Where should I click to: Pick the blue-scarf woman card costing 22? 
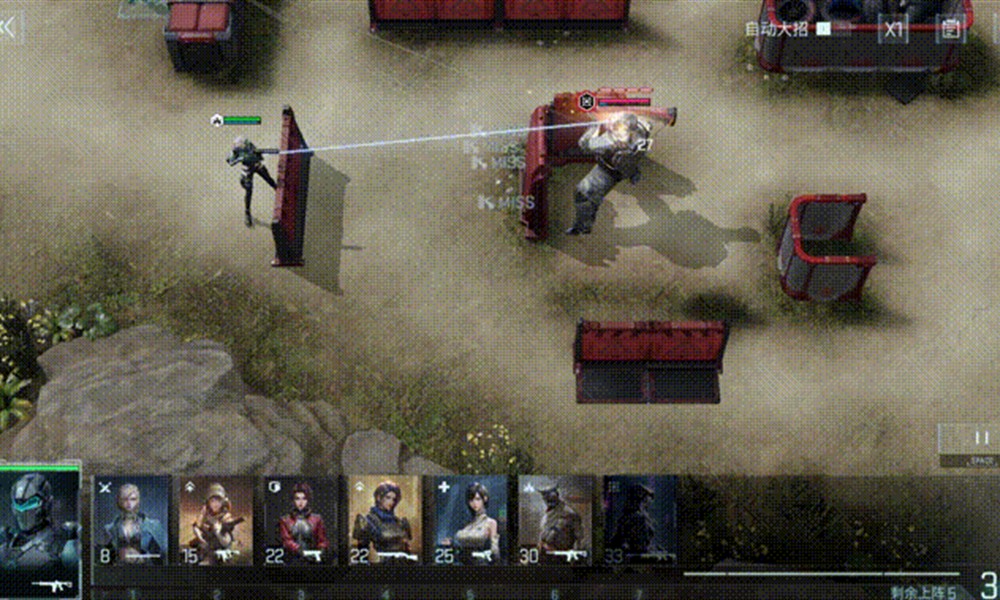[x=386, y=520]
